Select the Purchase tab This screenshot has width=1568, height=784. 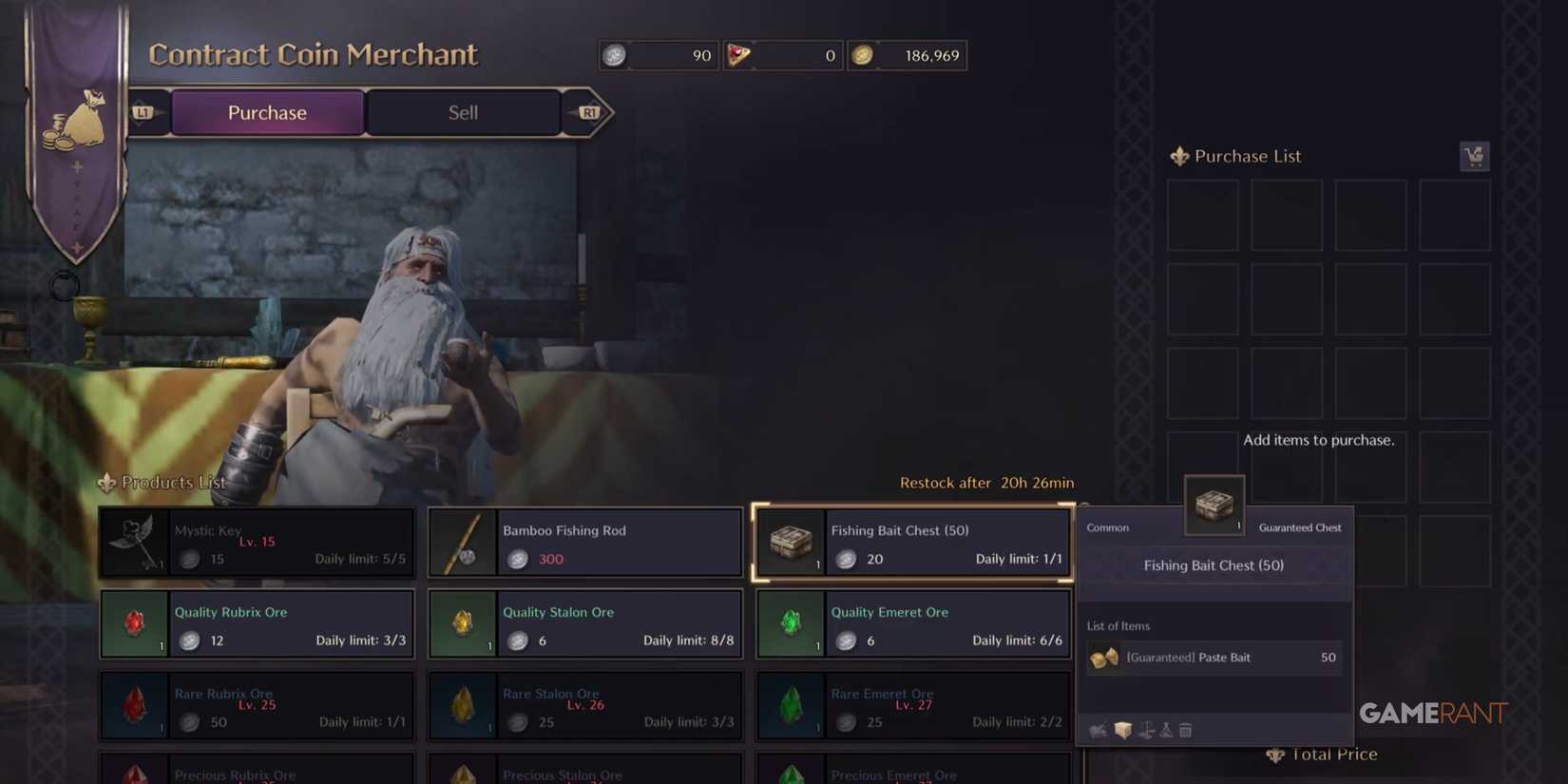click(267, 112)
